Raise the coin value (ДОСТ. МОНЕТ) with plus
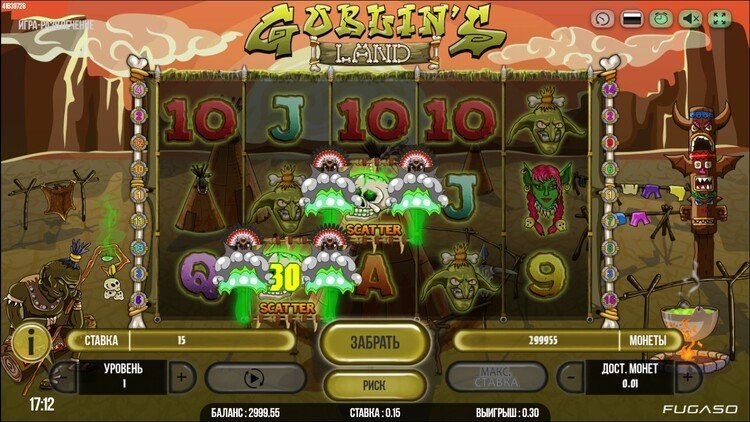Viewport: 750px width, 422px height. click(687, 377)
